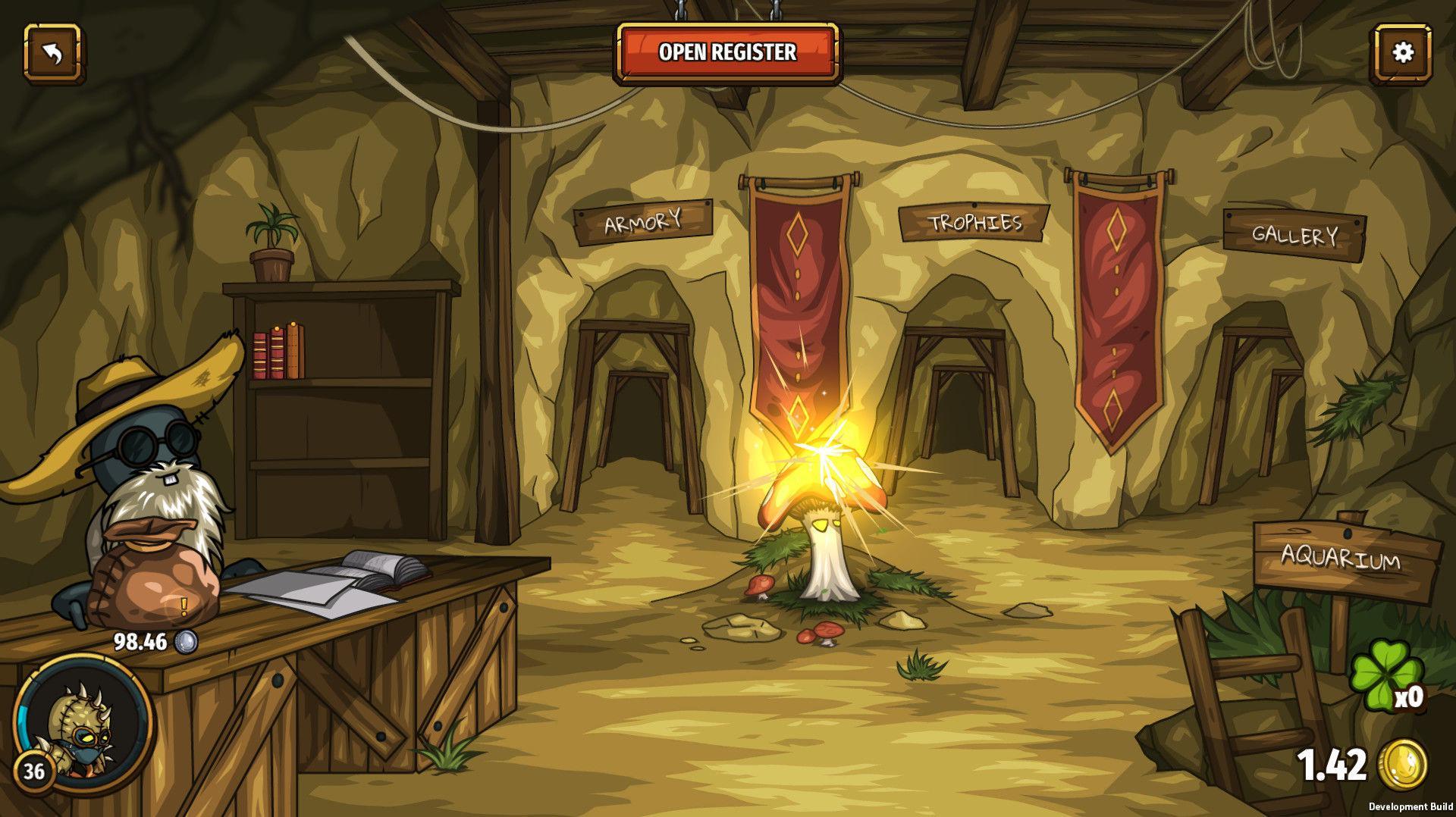Screen dimensions: 1456x817
Task: Click the back arrow navigation icon
Action: coord(53,53)
